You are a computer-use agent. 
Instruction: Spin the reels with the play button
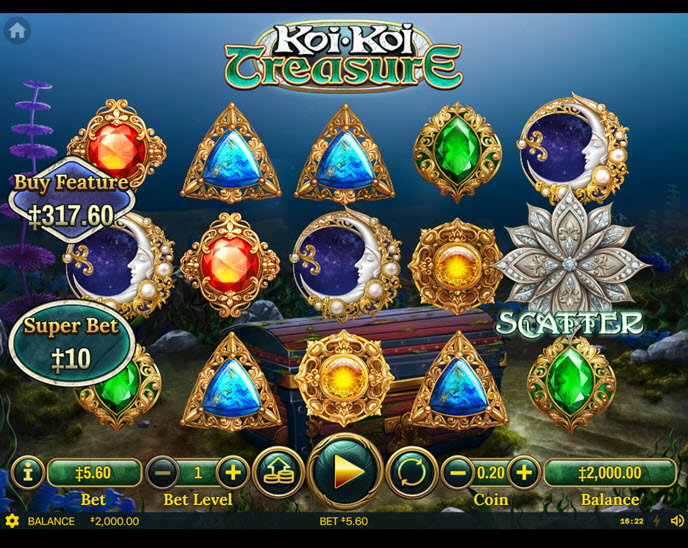346,472
